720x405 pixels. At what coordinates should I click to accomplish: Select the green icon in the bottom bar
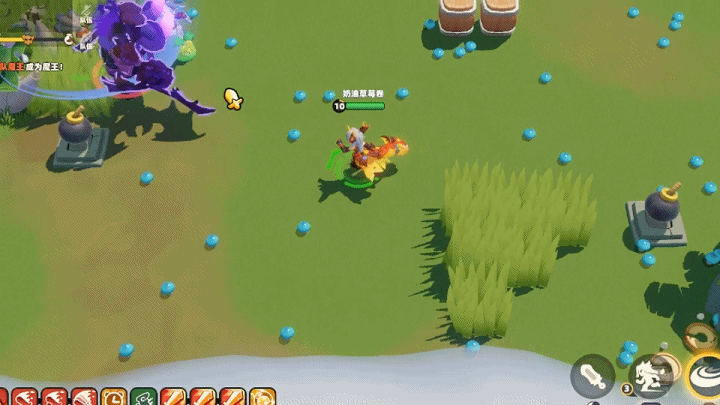[143, 398]
